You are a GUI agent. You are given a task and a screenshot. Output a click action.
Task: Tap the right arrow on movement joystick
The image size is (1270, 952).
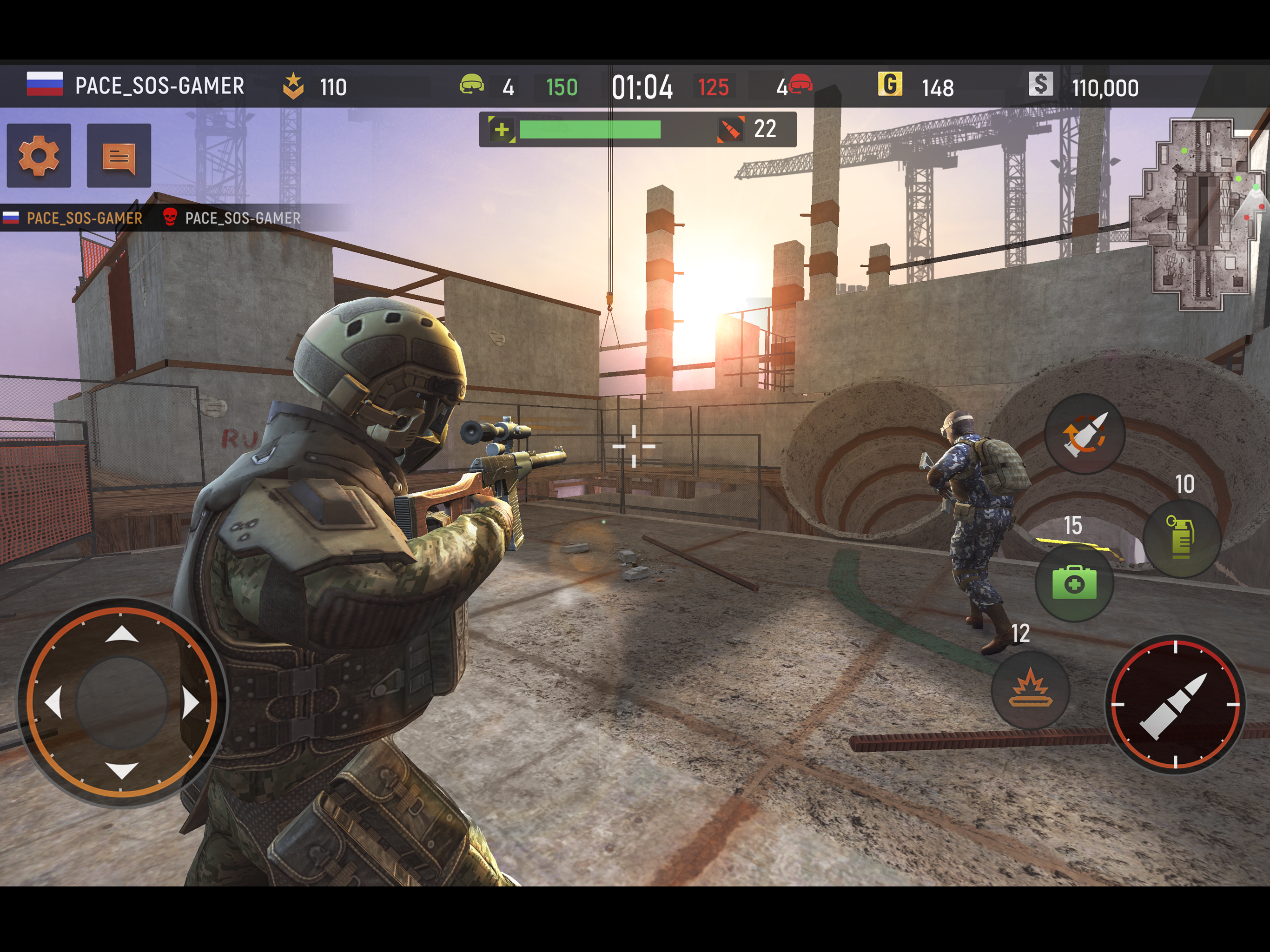(x=191, y=703)
